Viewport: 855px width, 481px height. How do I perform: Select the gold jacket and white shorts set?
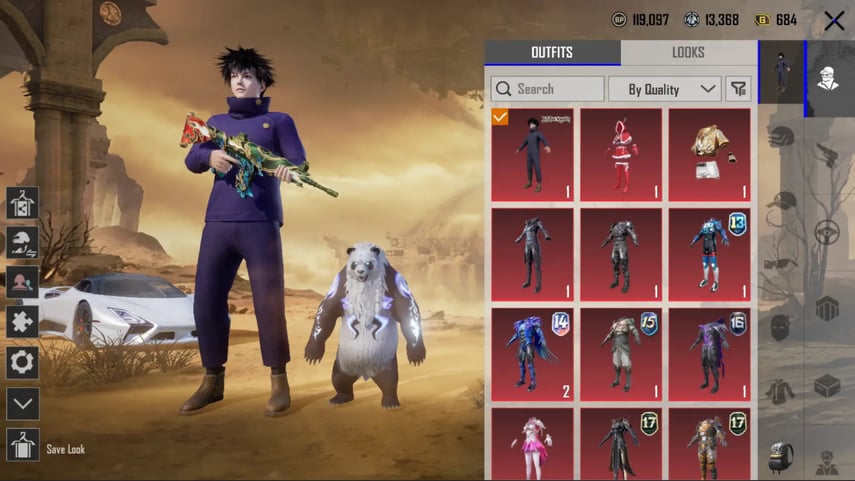709,154
